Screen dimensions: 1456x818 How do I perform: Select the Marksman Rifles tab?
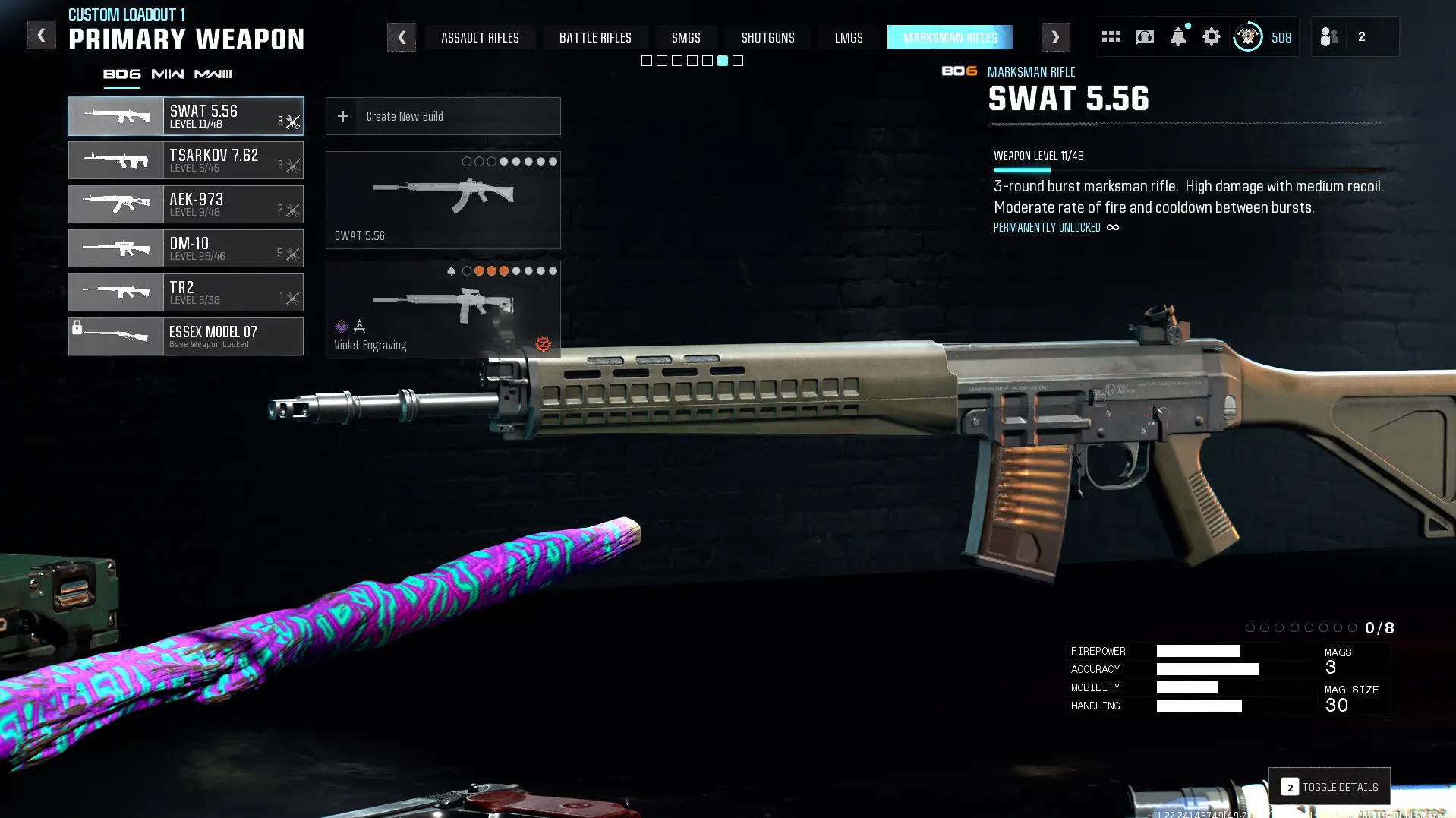pos(950,37)
